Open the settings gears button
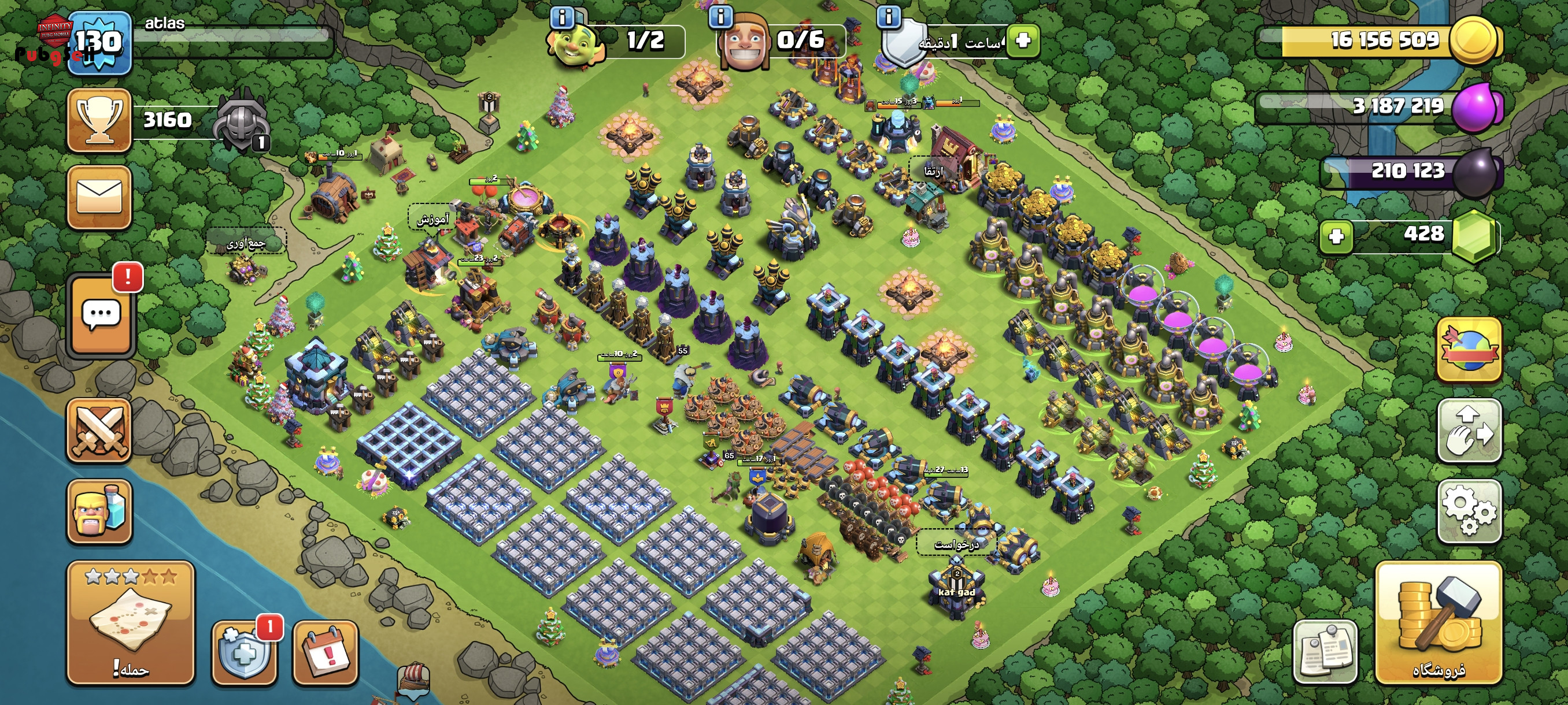The height and width of the screenshot is (705, 1568). click(1469, 510)
